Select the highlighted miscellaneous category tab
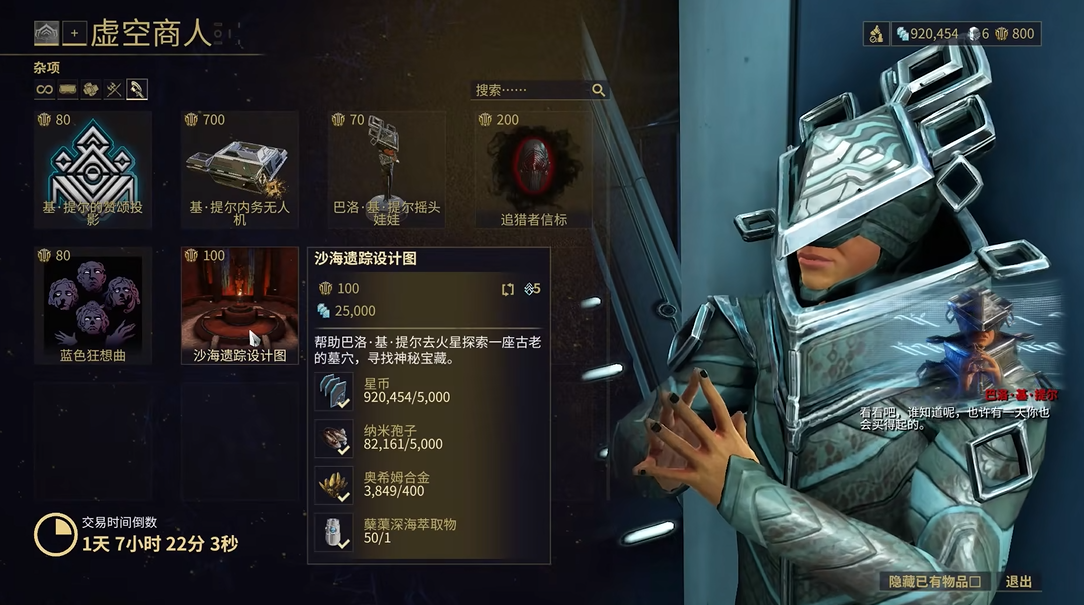Viewport: 1084px width, 605px height. (x=137, y=90)
